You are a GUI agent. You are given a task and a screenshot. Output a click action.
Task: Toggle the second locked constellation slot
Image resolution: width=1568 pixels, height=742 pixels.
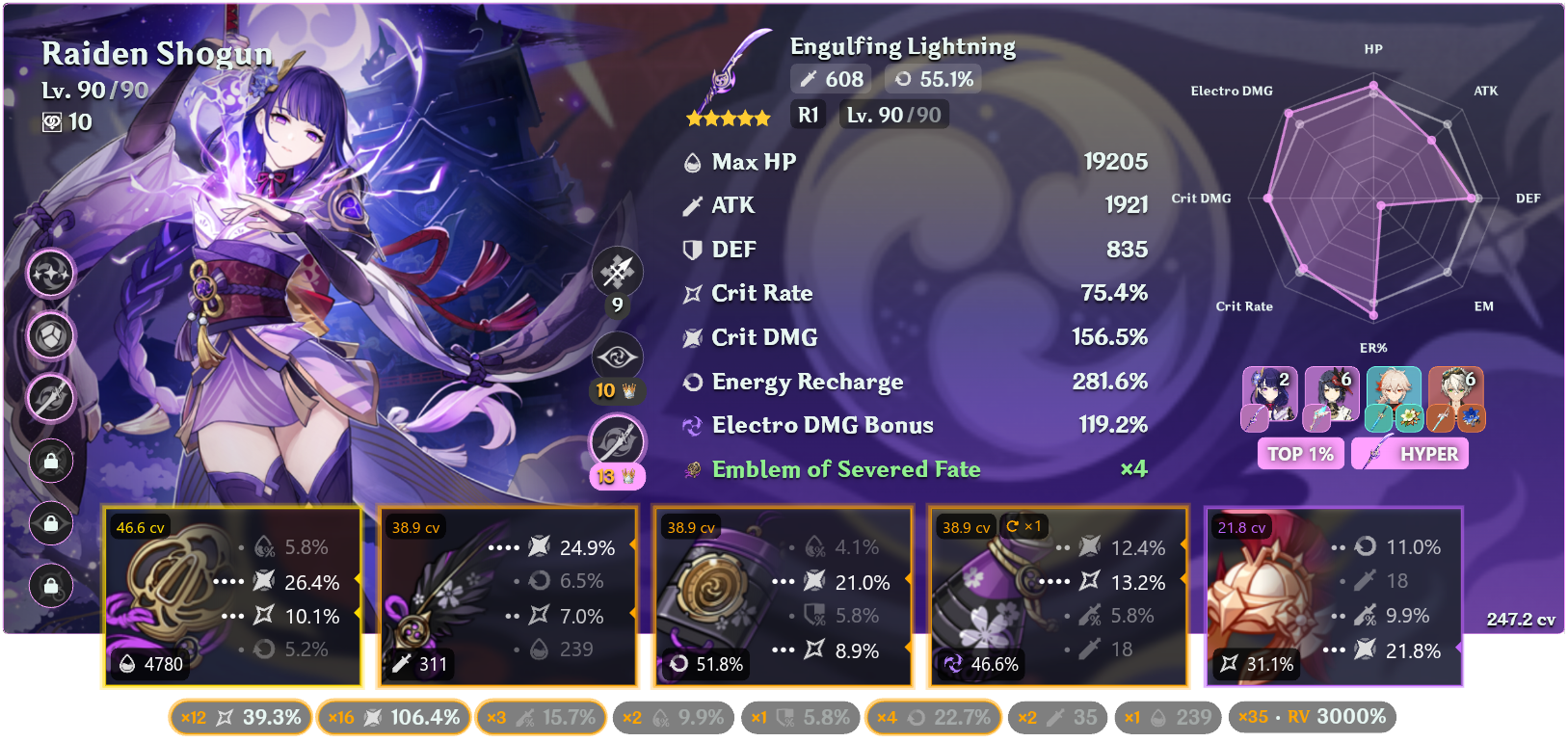point(50,523)
